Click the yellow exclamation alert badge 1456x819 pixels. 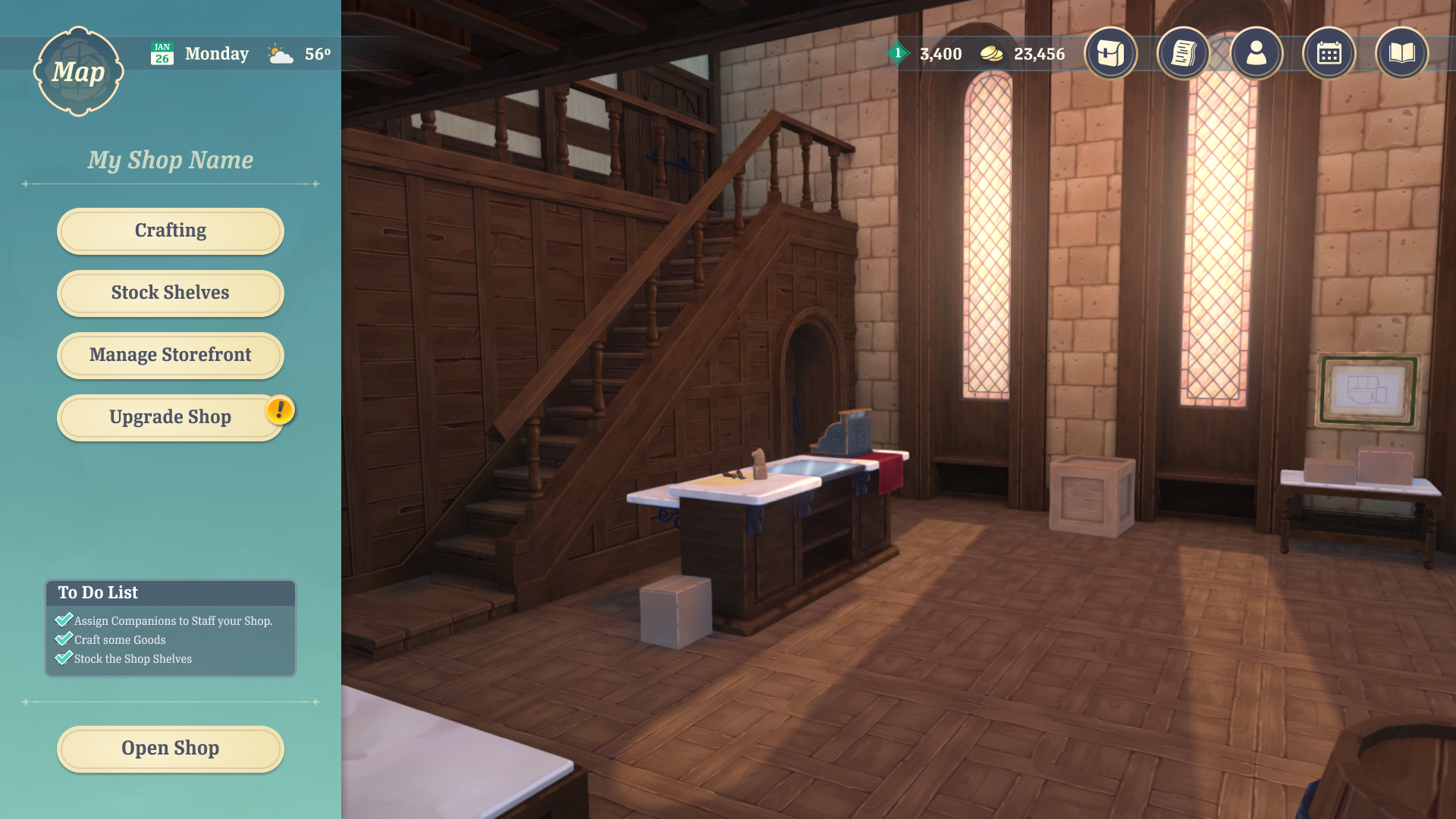280,410
